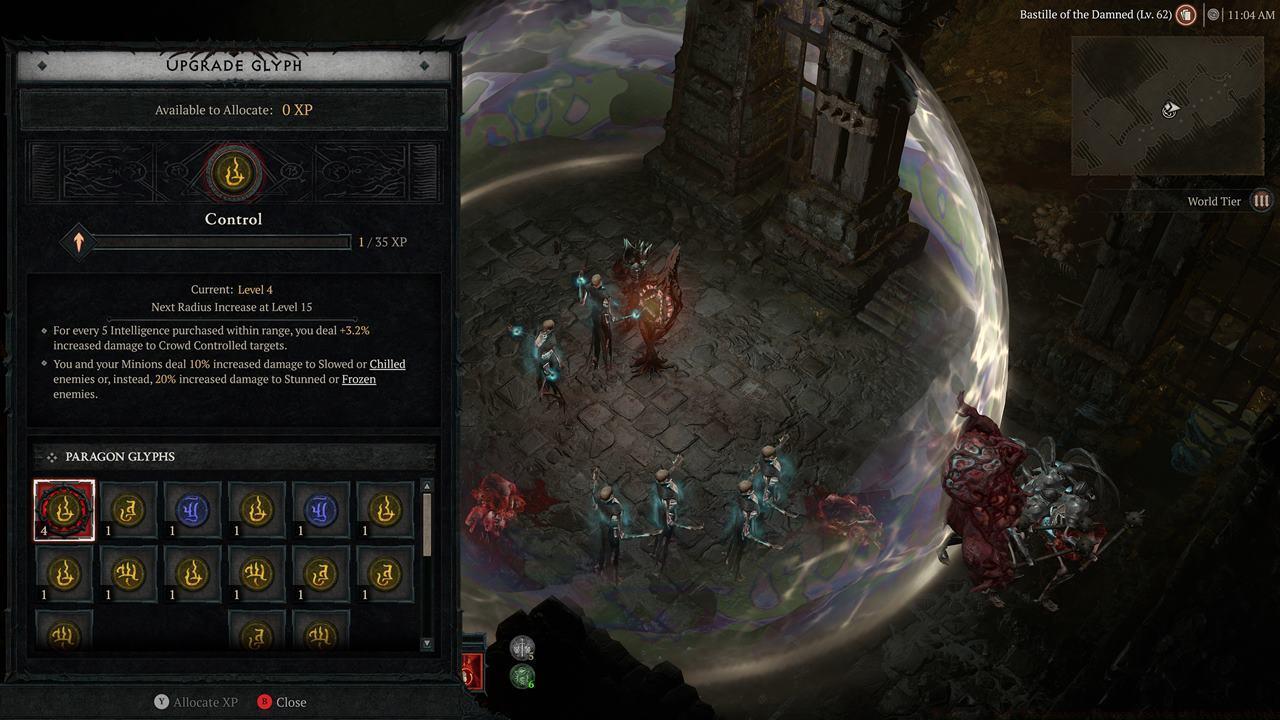
Task: Select the first blue glyph in the top row
Action: pyautogui.click(x=191, y=509)
